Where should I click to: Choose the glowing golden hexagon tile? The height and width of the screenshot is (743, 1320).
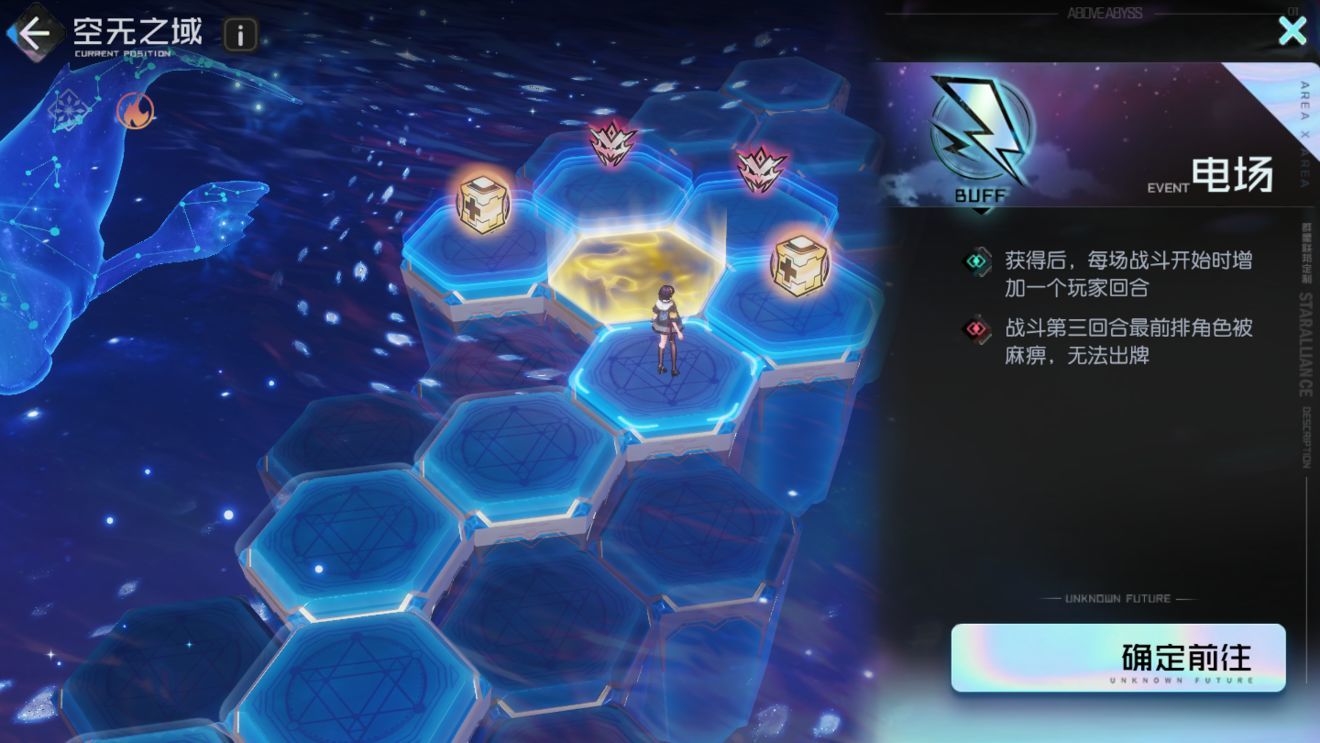click(626, 263)
